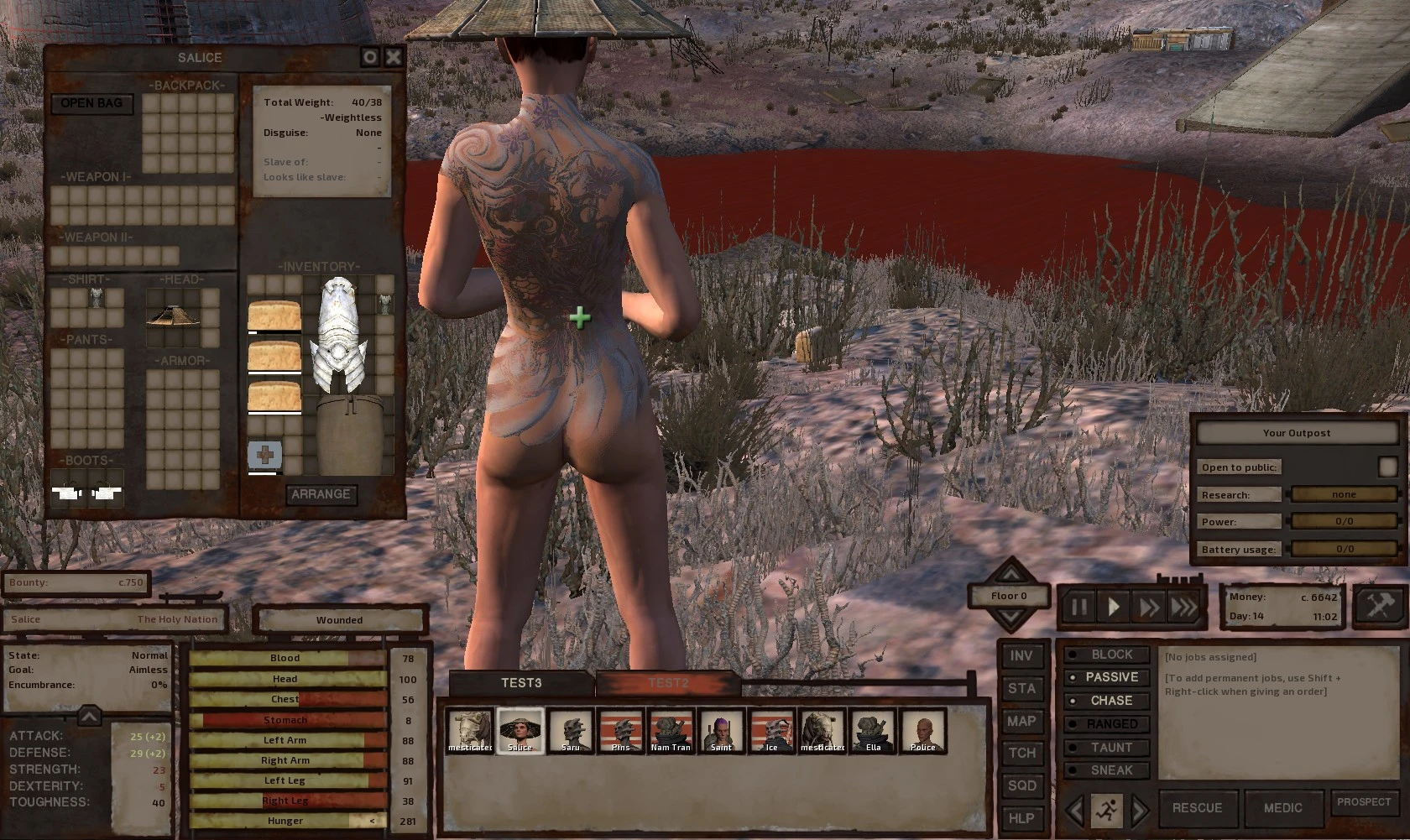Select the white armor piece in inventory
The height and width of the screenshot is (840, 1410).
point(338,336)
